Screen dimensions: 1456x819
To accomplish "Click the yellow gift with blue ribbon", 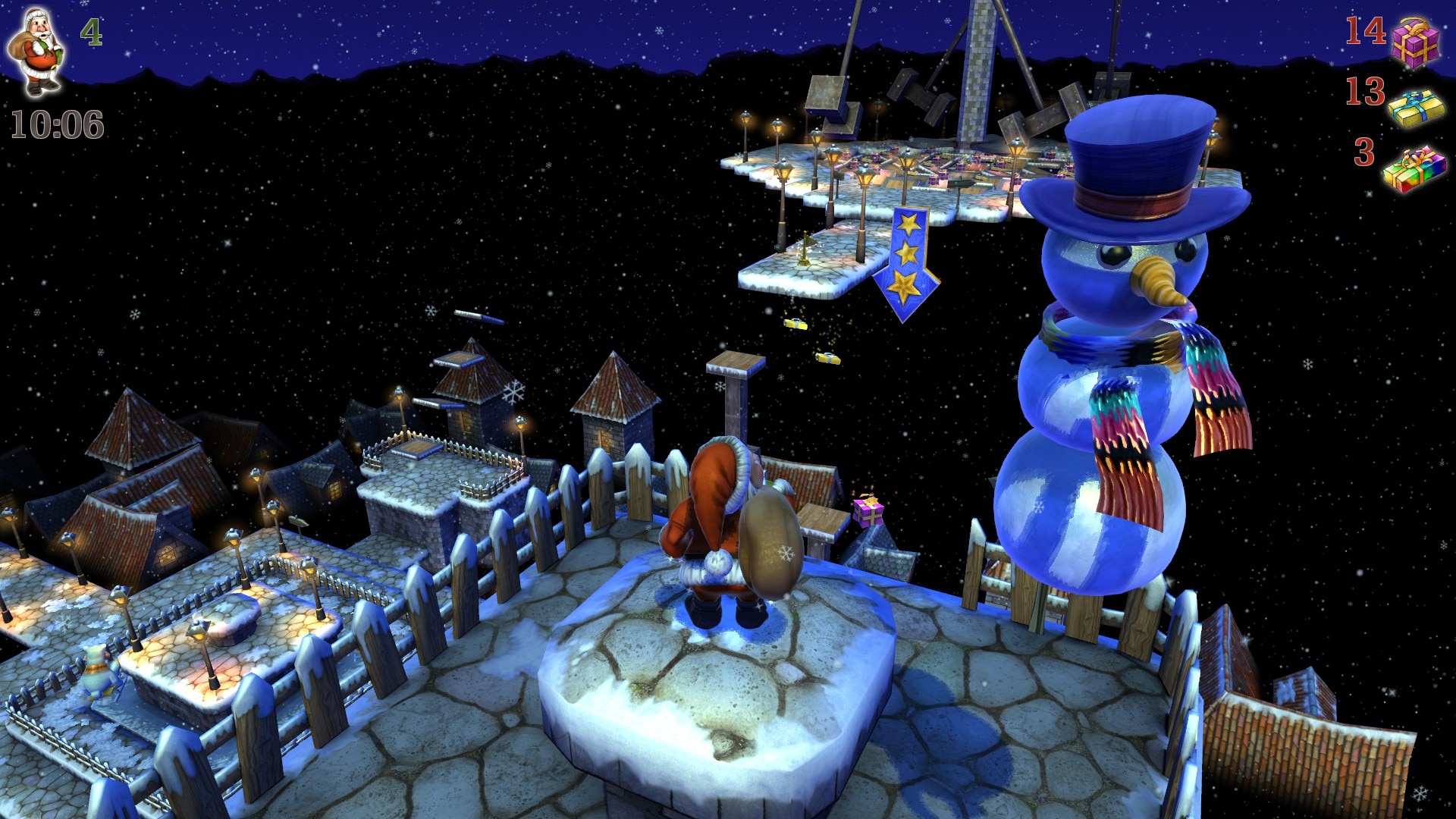I will [1416, 108].
